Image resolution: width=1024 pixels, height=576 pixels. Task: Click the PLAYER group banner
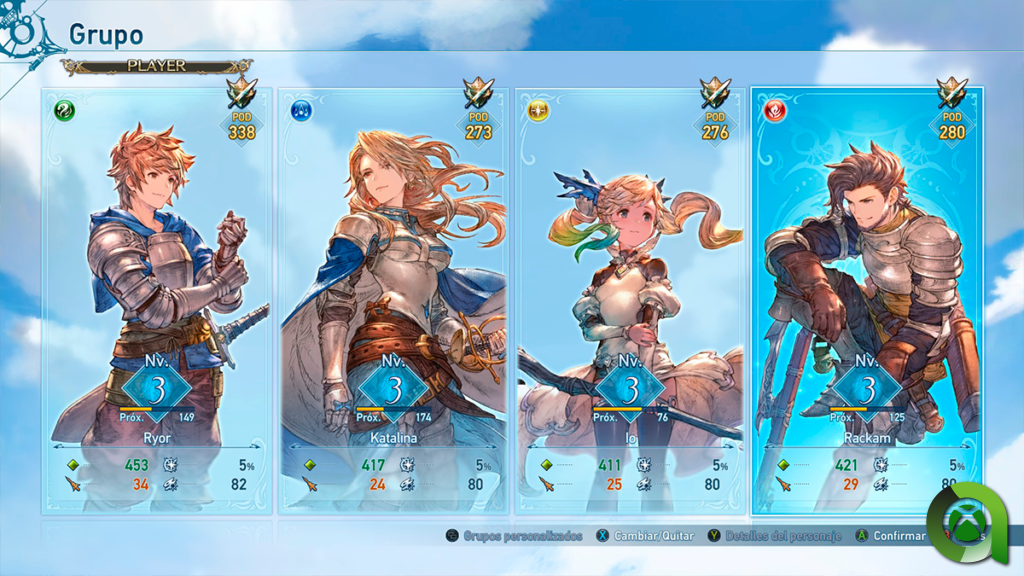tap(155, 66)
